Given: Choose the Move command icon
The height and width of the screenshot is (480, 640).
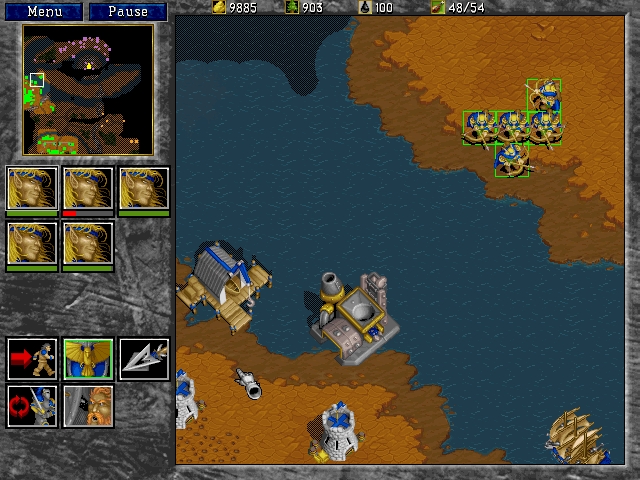Looking at the screenshot, I should tap(32, 359).
